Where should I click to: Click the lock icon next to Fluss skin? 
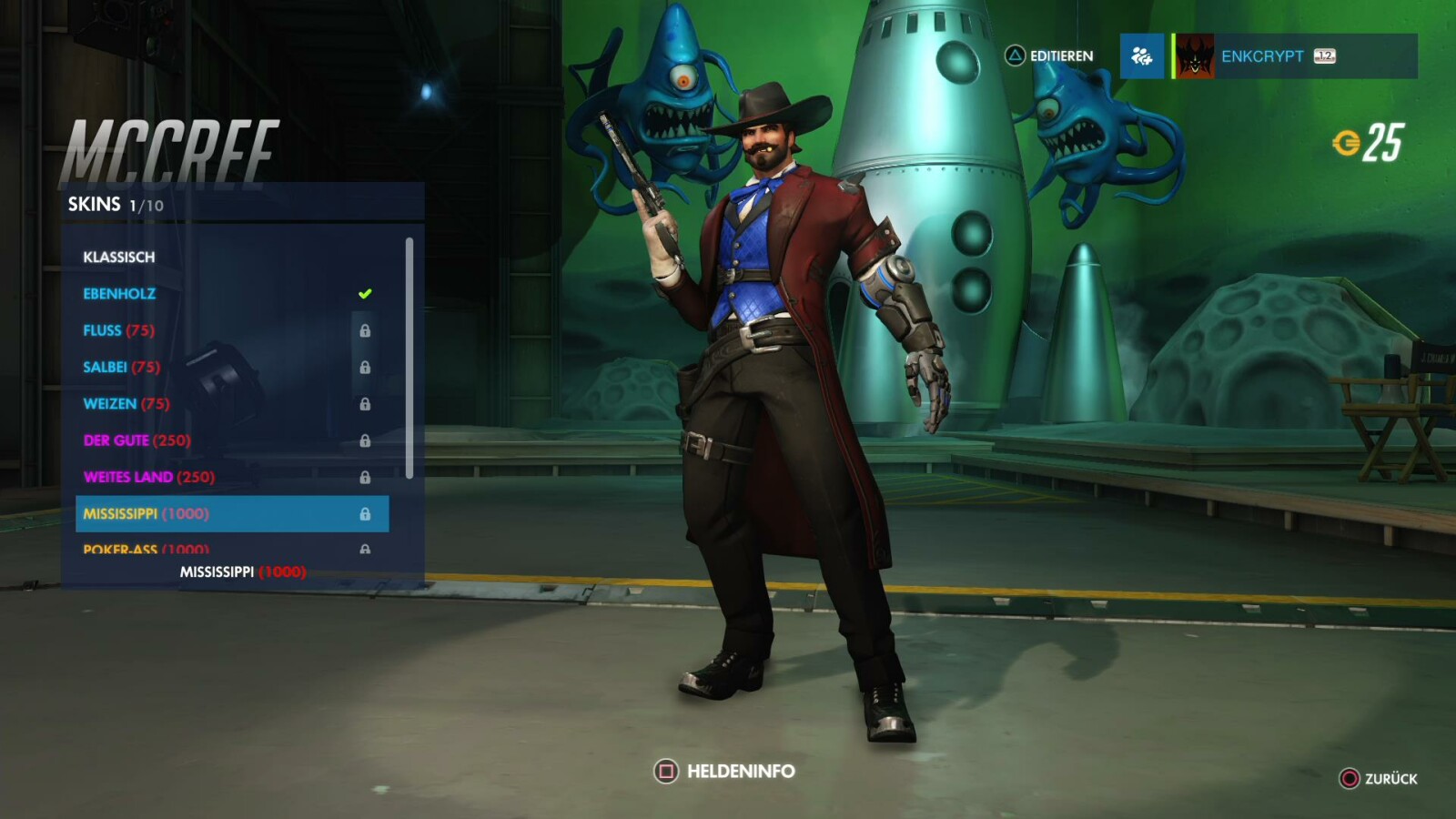(x=367, y=330)
